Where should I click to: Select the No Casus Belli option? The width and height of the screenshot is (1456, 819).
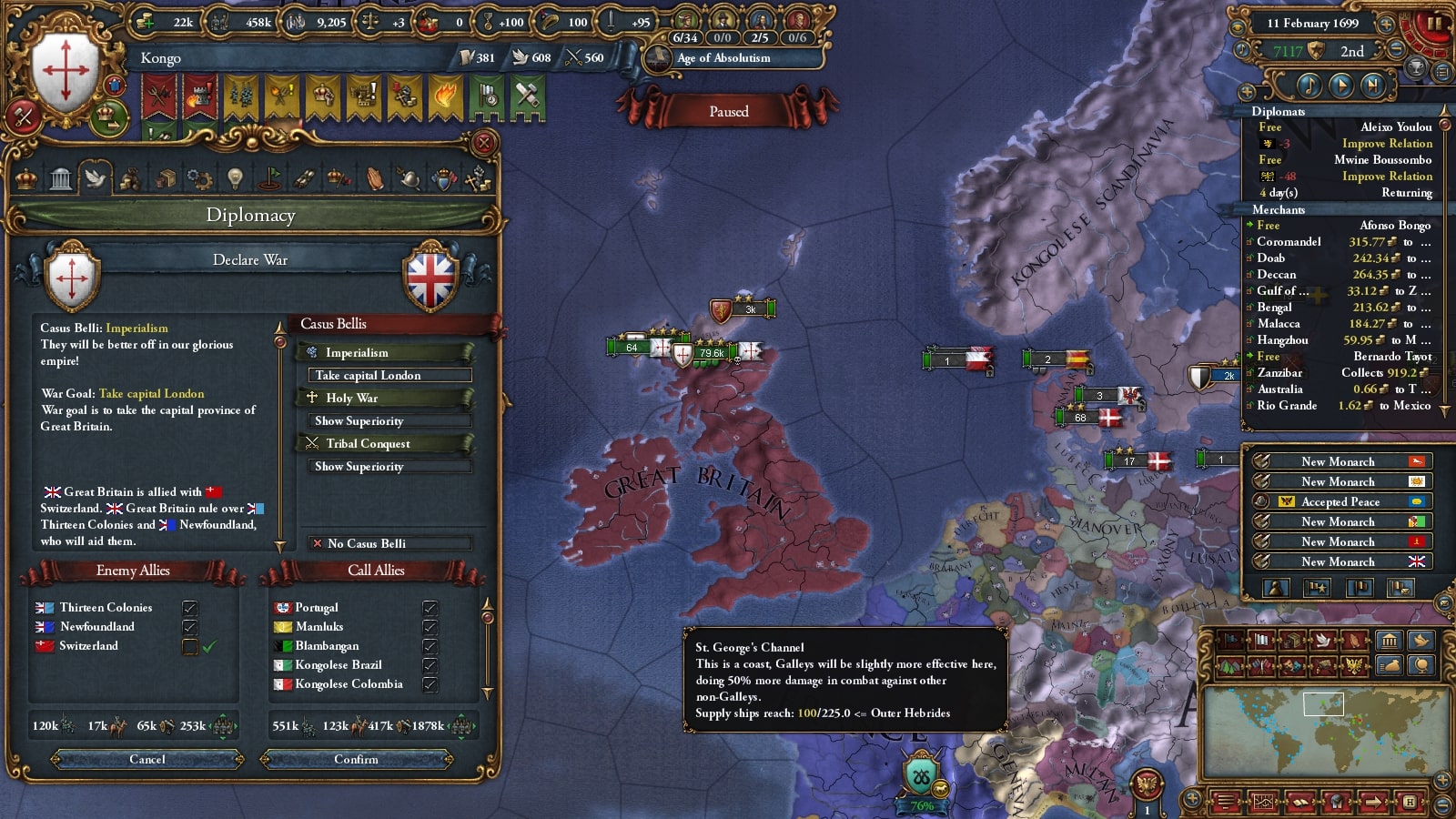pos(389,543)
